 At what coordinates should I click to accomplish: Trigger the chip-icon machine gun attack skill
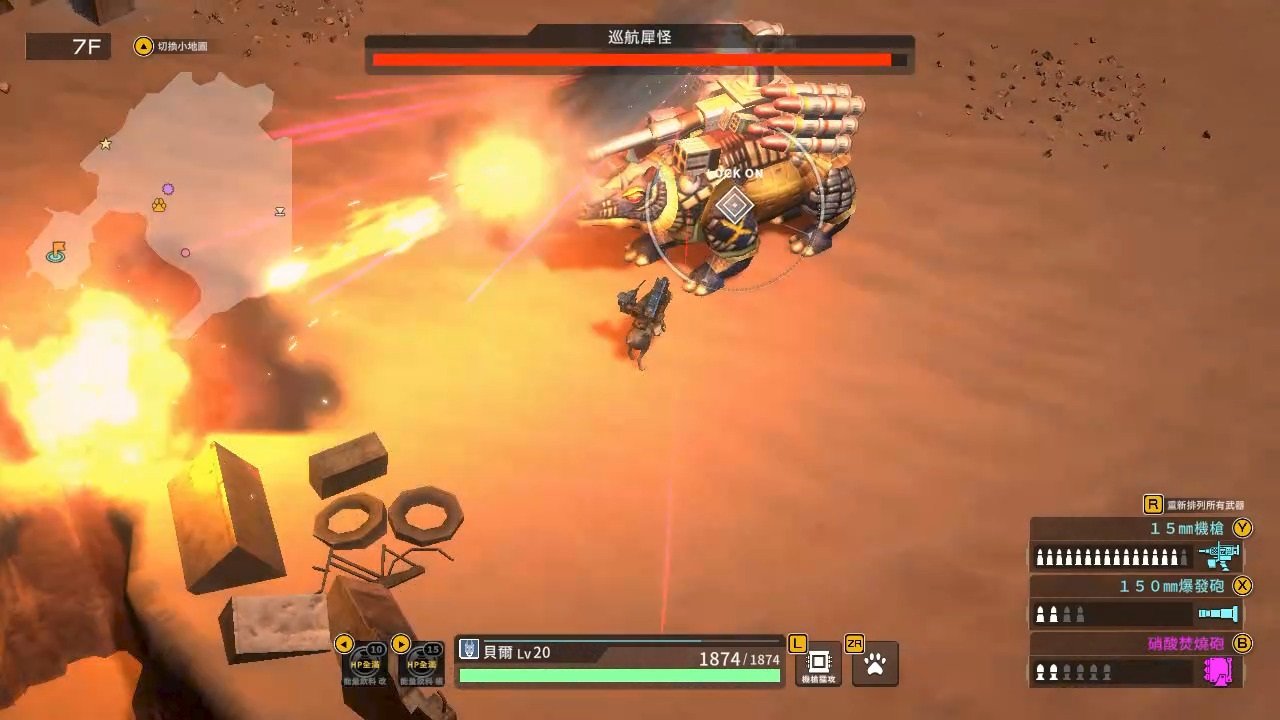coord(818,663)
